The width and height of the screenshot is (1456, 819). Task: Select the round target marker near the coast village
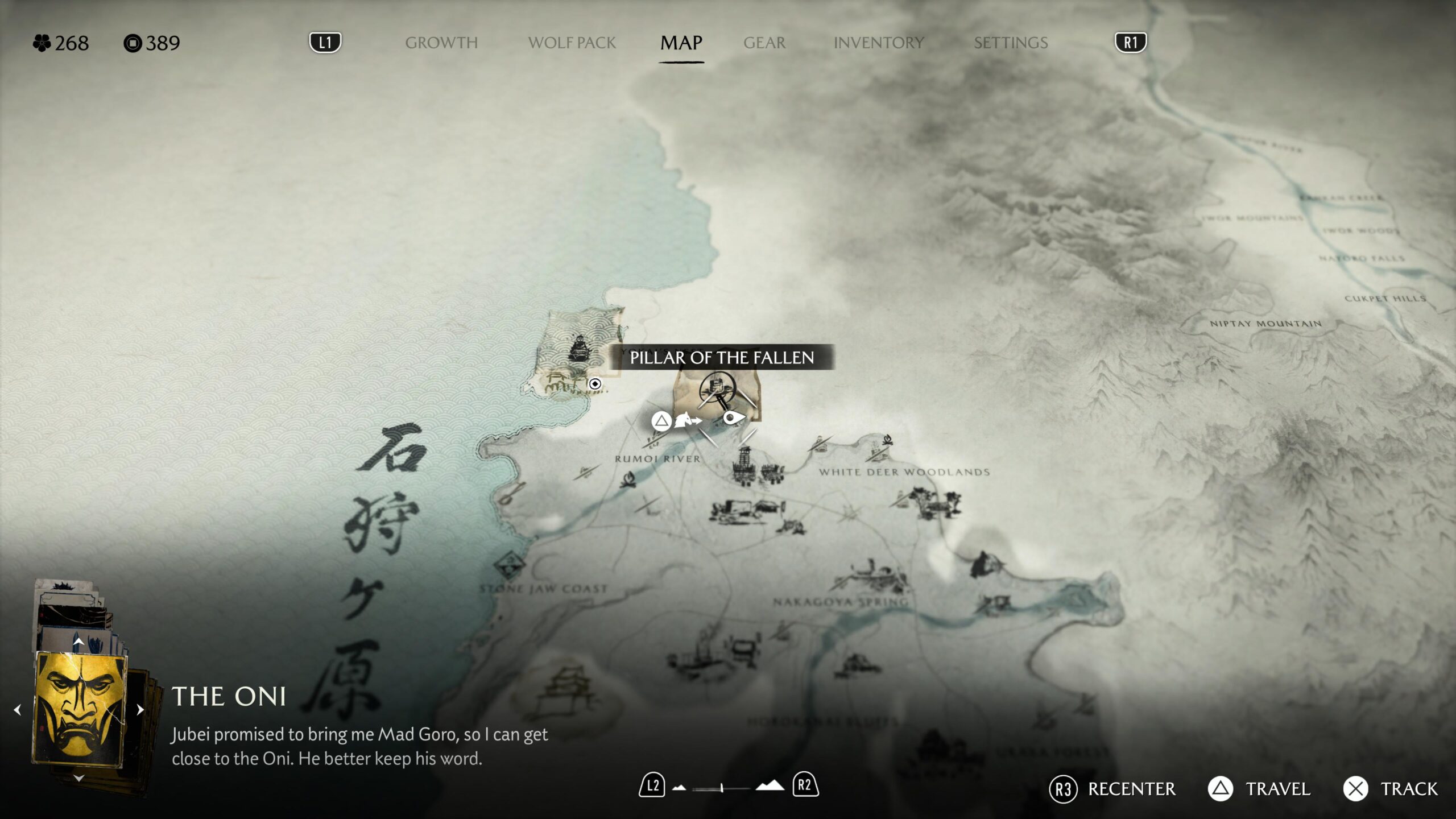[x=595, y=384]
